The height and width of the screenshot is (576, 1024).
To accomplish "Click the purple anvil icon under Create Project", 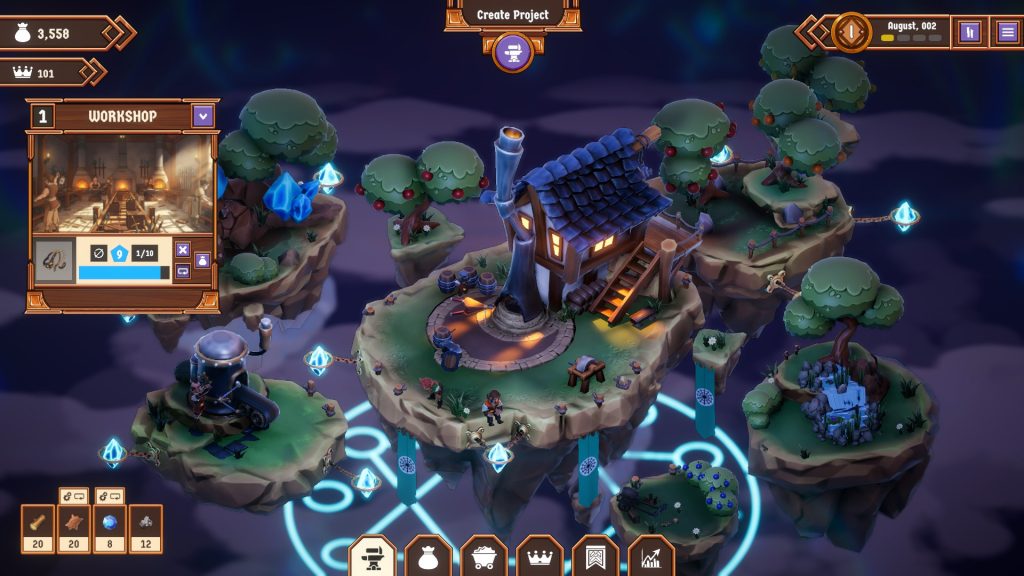I will point(512,50).
